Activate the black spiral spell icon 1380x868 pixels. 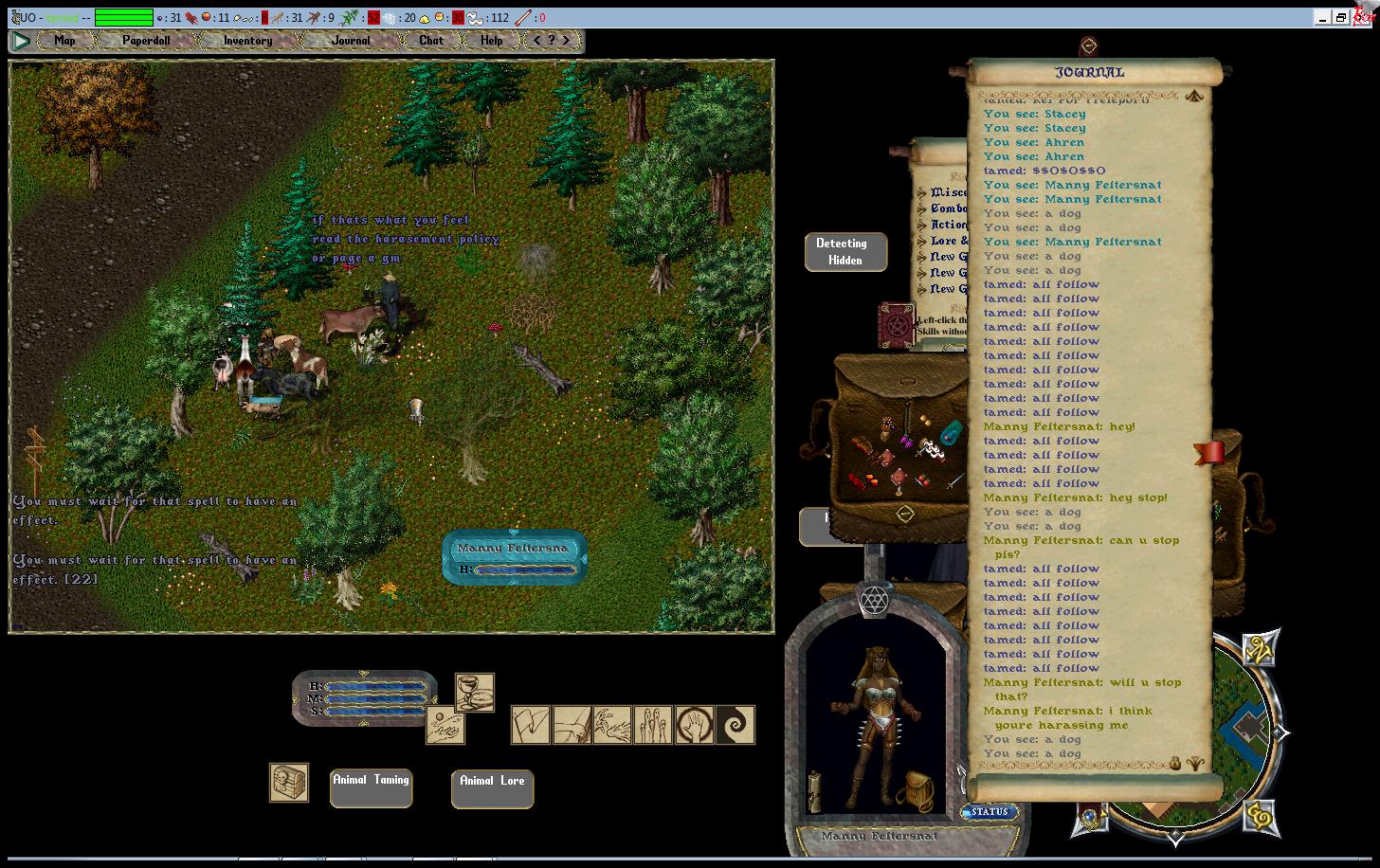[x=735, y=725]
